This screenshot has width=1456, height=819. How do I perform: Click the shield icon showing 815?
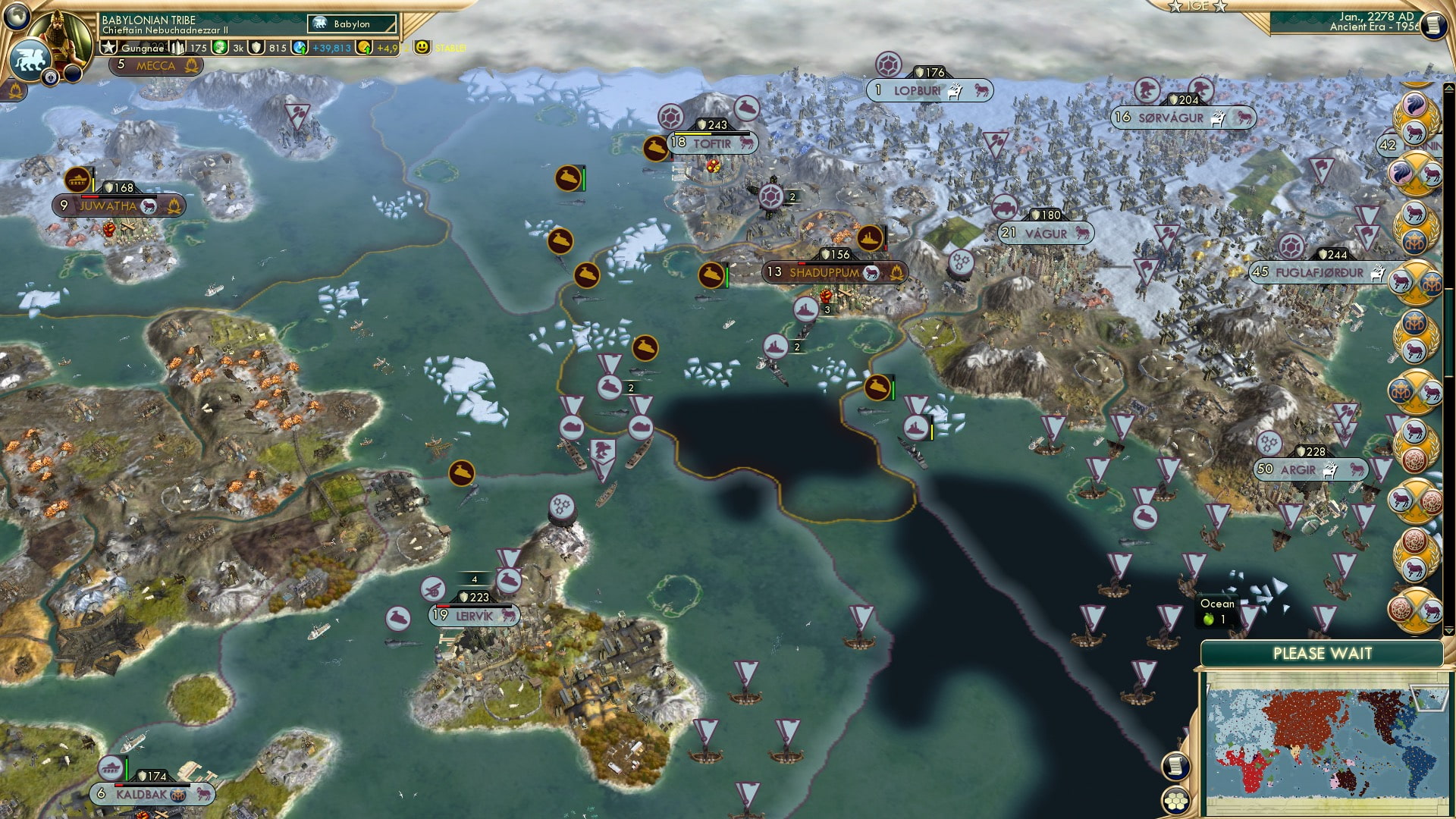coord(256,47)
